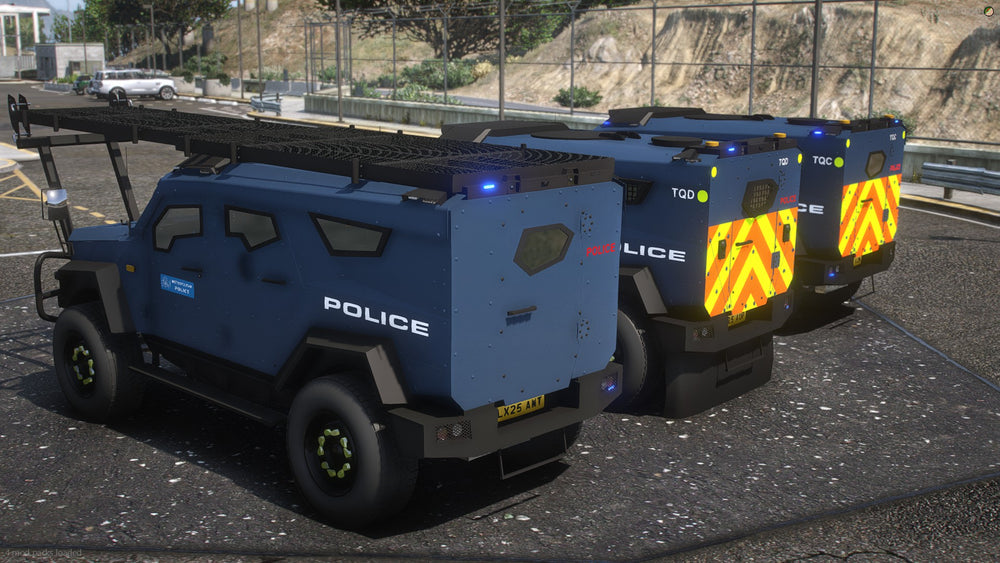Click the small round overlay icon in the corner
The height and width of the screenshot is (563, 1000).
tap(988, 10)
